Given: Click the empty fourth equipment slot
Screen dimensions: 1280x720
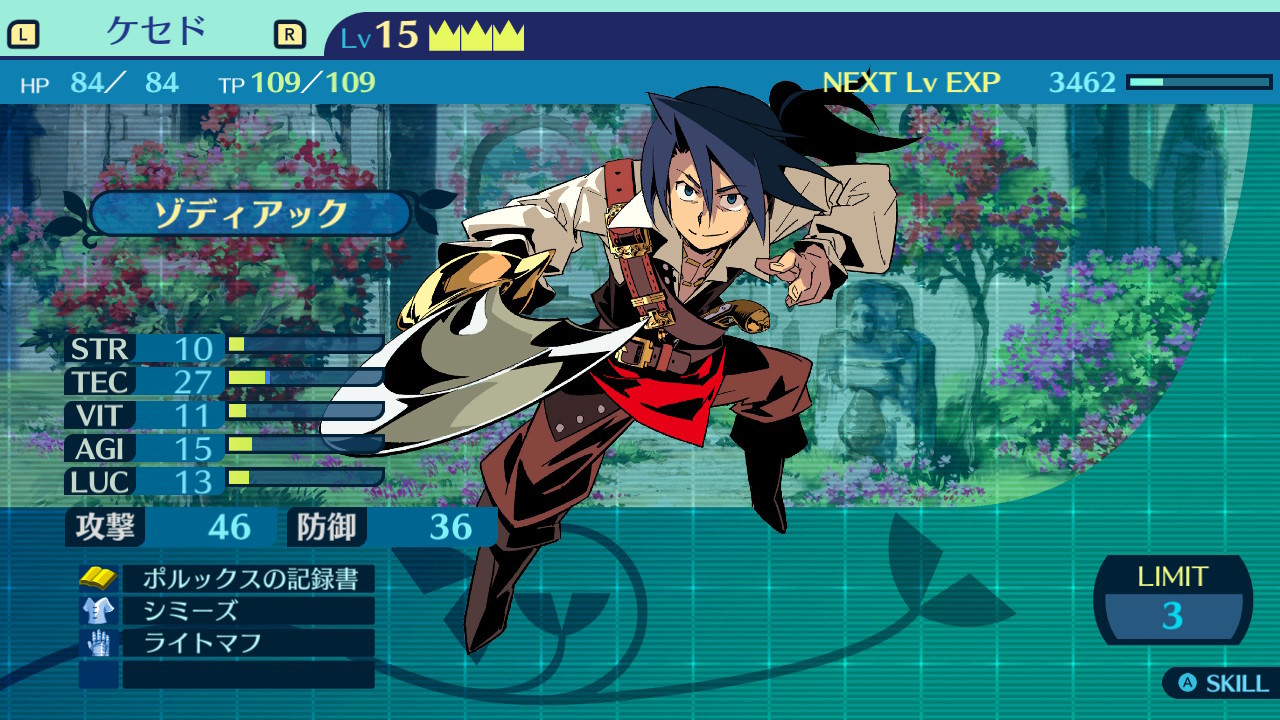Looking at the screenshot, I should tap(248, 675).
